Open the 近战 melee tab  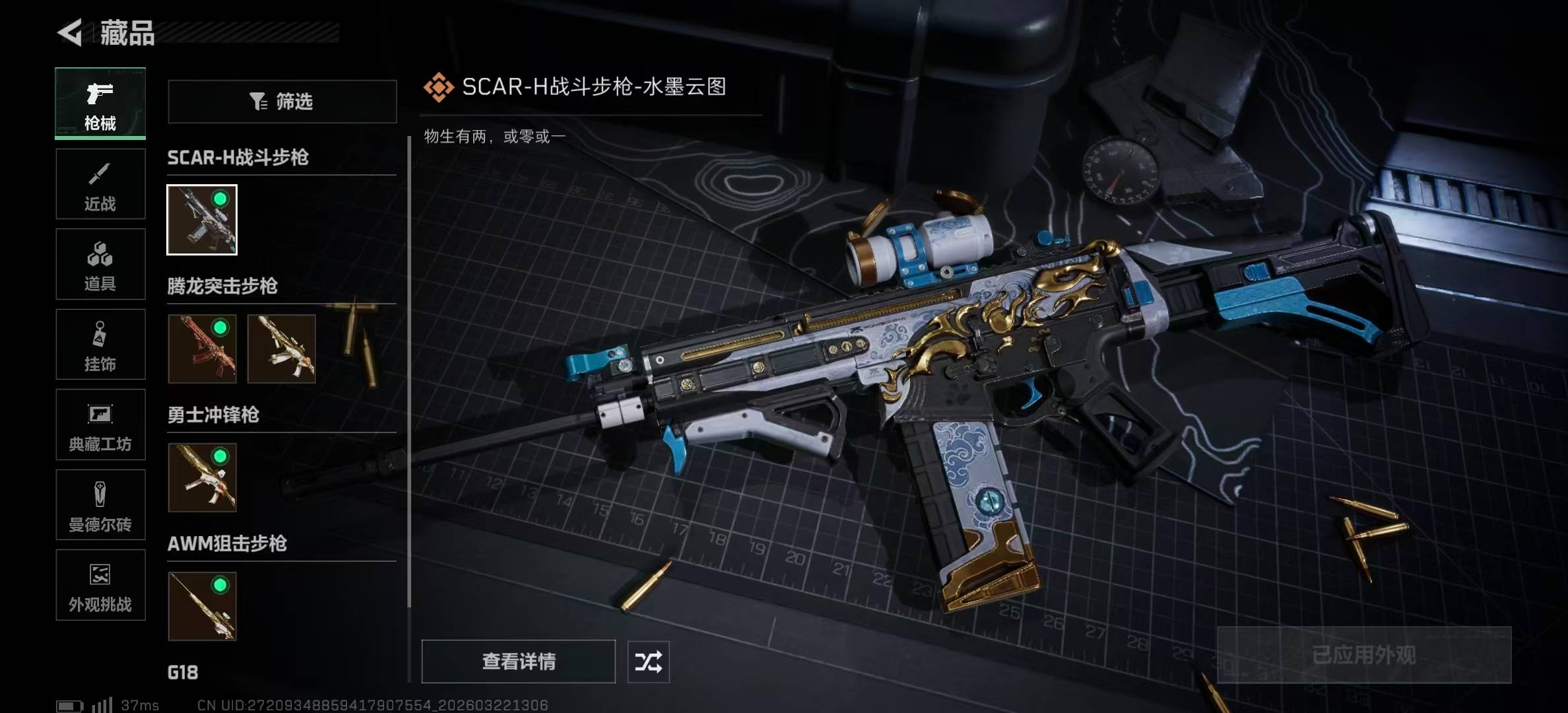[100, 184]
